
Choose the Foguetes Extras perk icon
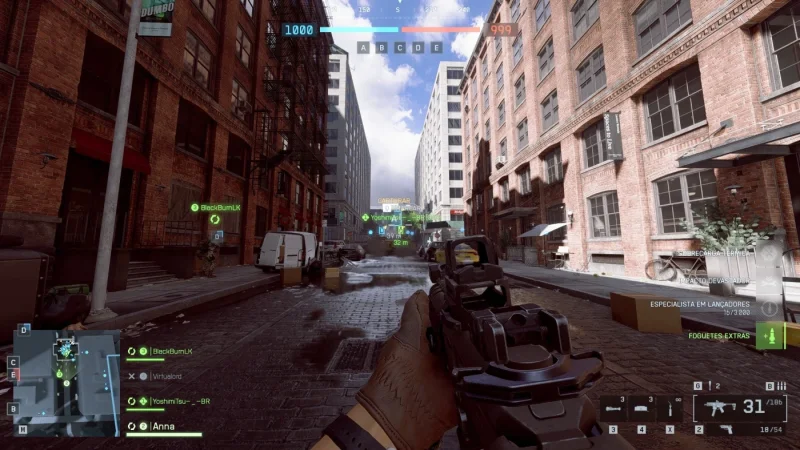(769, 335)
